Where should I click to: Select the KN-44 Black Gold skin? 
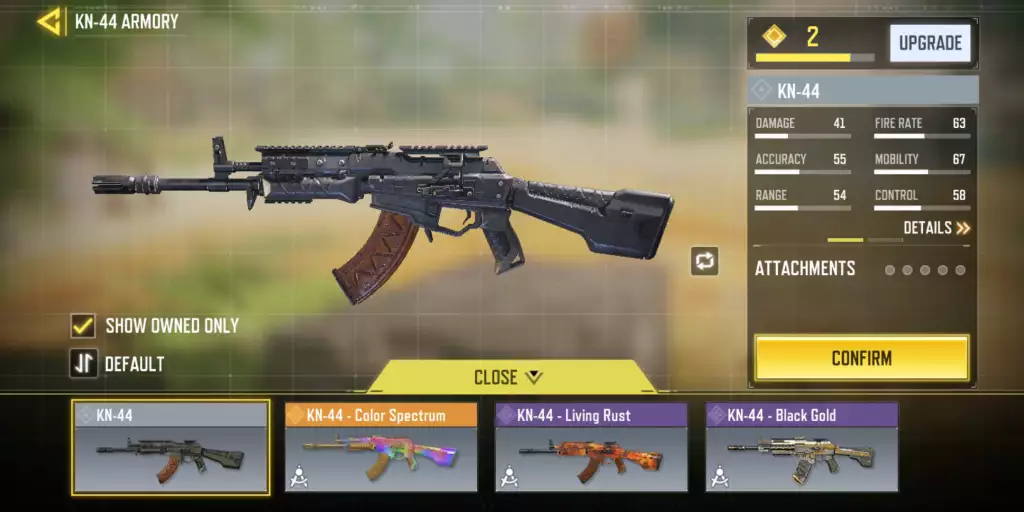801,447
